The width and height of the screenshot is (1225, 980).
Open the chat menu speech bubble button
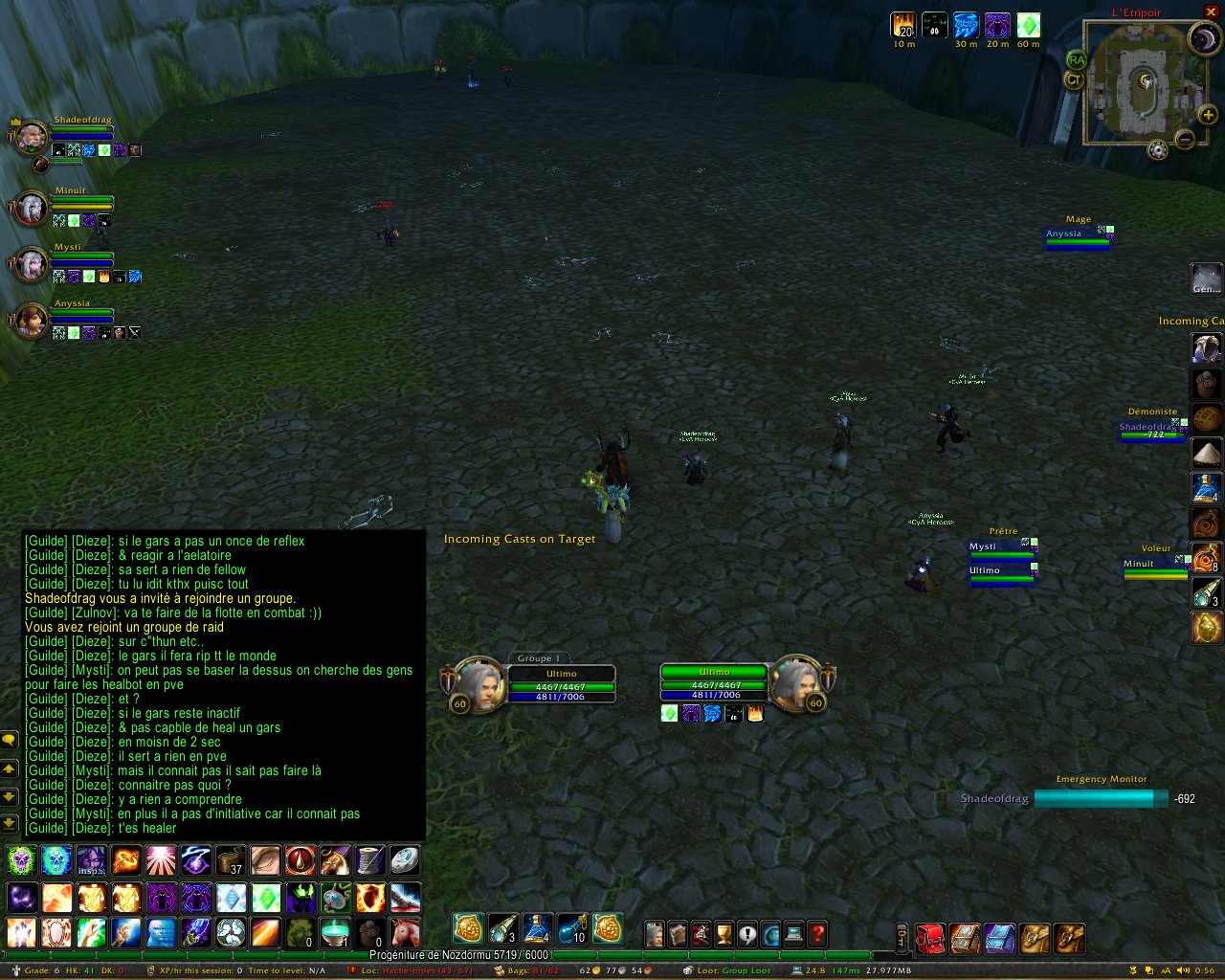(x=10, y=740)
